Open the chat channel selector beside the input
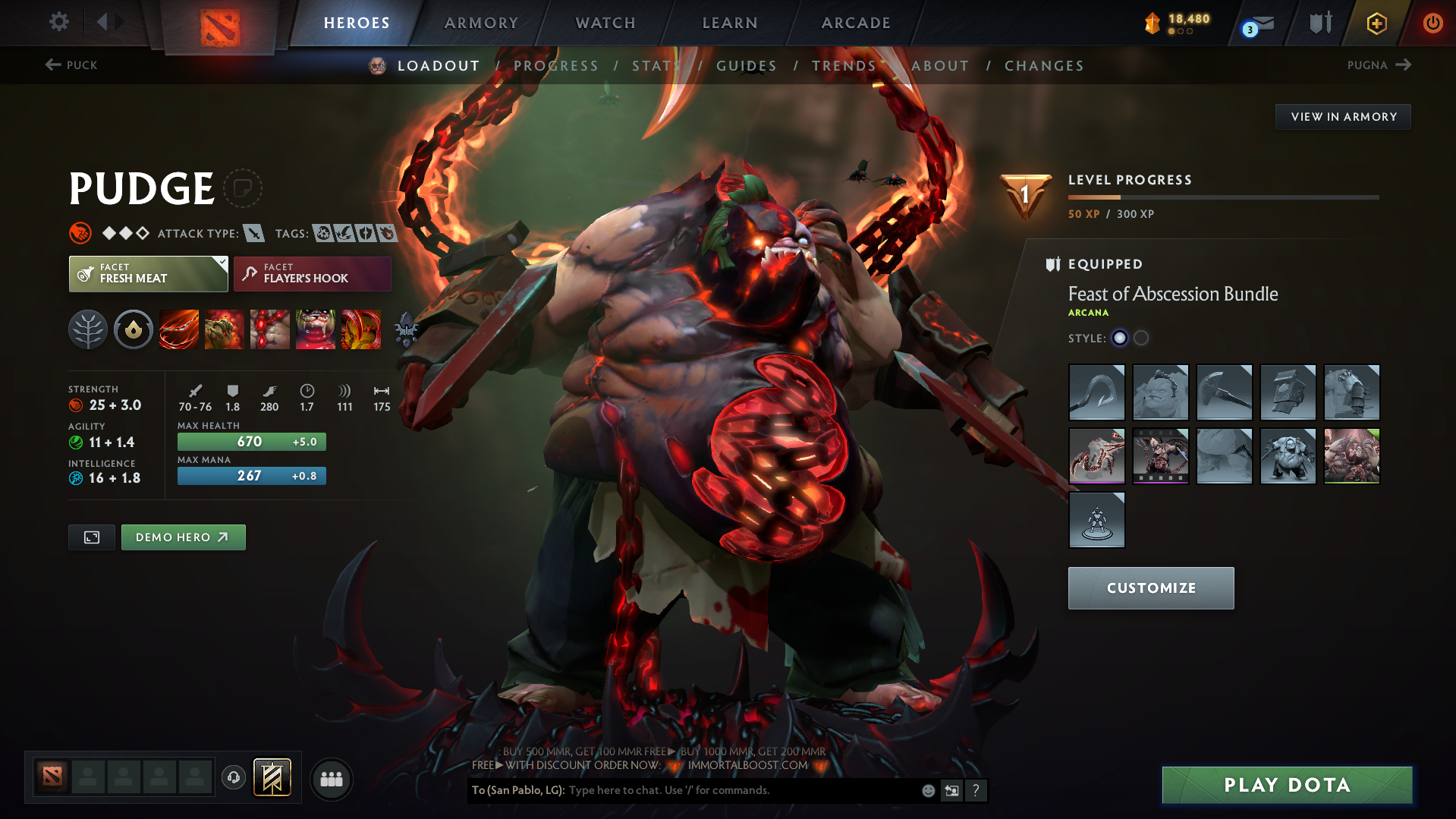 pyautogui.click(x=951, y=790)
